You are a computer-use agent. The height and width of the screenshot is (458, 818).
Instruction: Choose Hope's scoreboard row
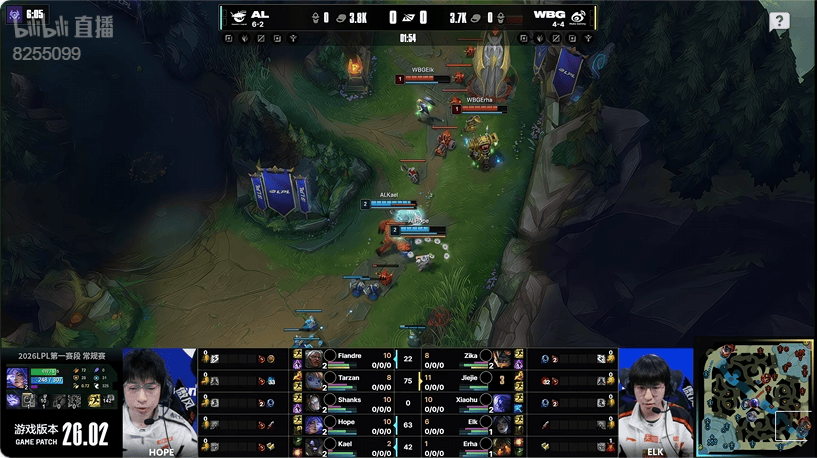click(x=343, y=424)
